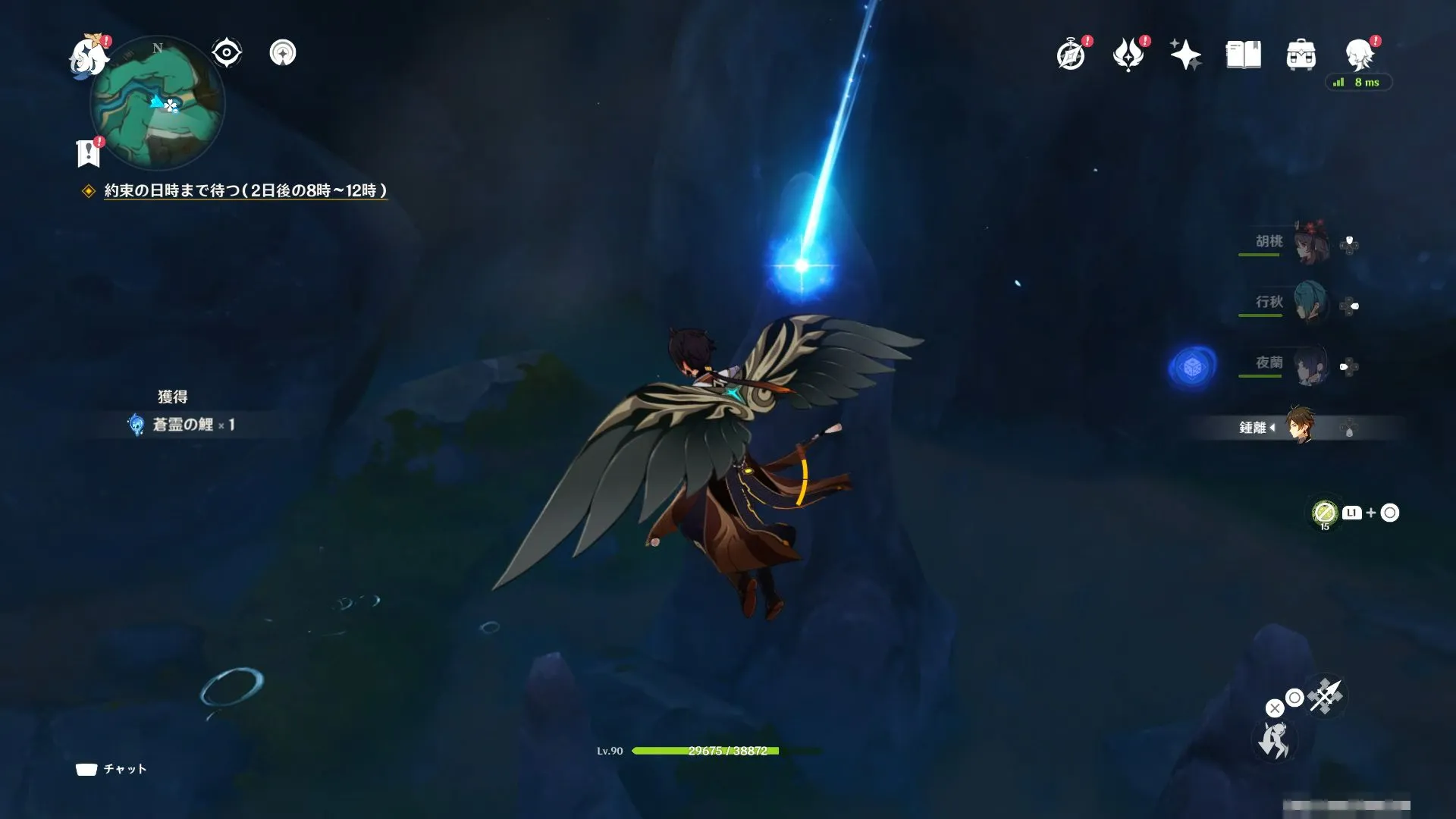Open the Paimon menu
The width and height of the screenshot is (1456, 819).
(87, 56)
